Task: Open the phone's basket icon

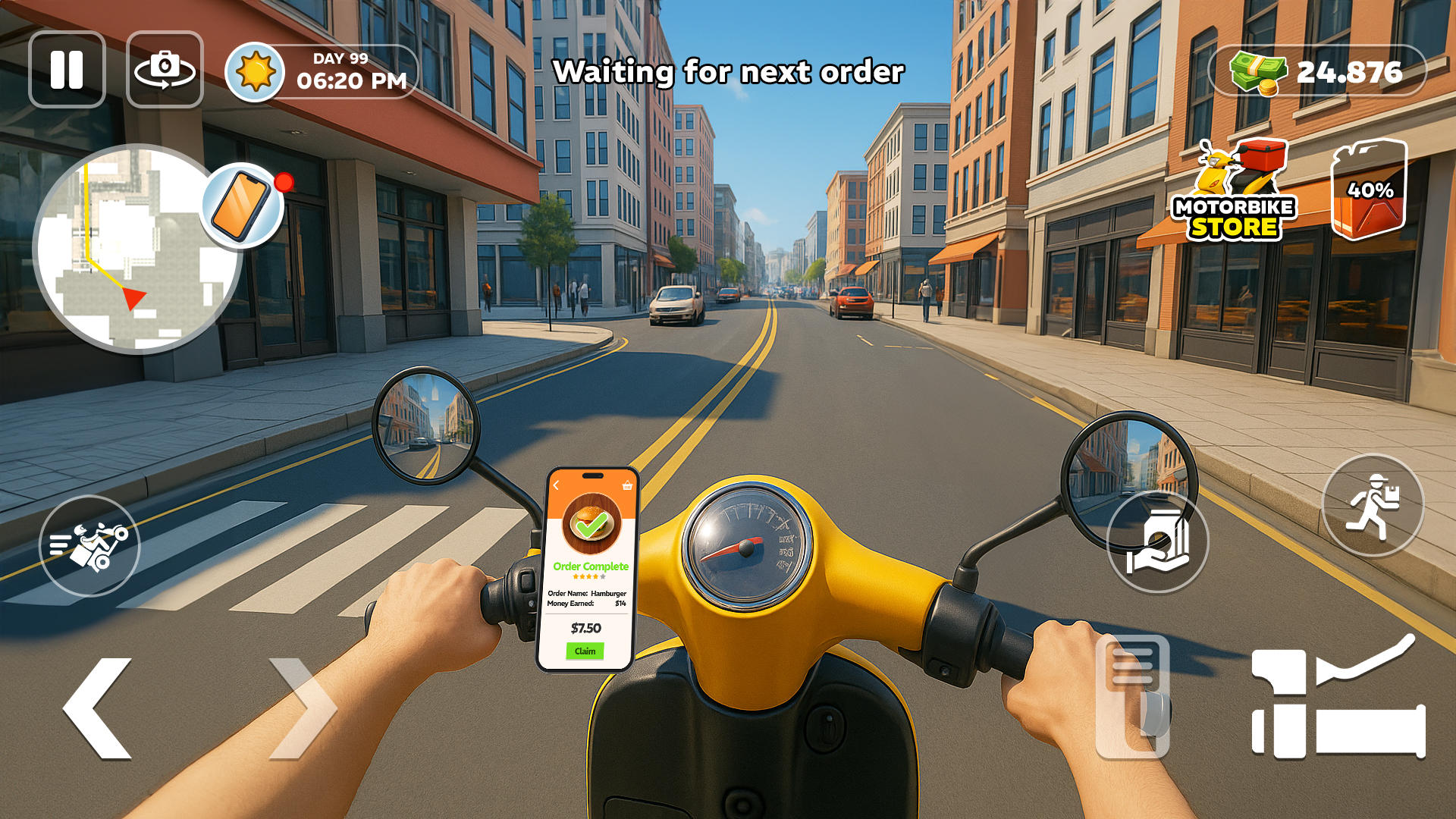Action: coord(627,485)
